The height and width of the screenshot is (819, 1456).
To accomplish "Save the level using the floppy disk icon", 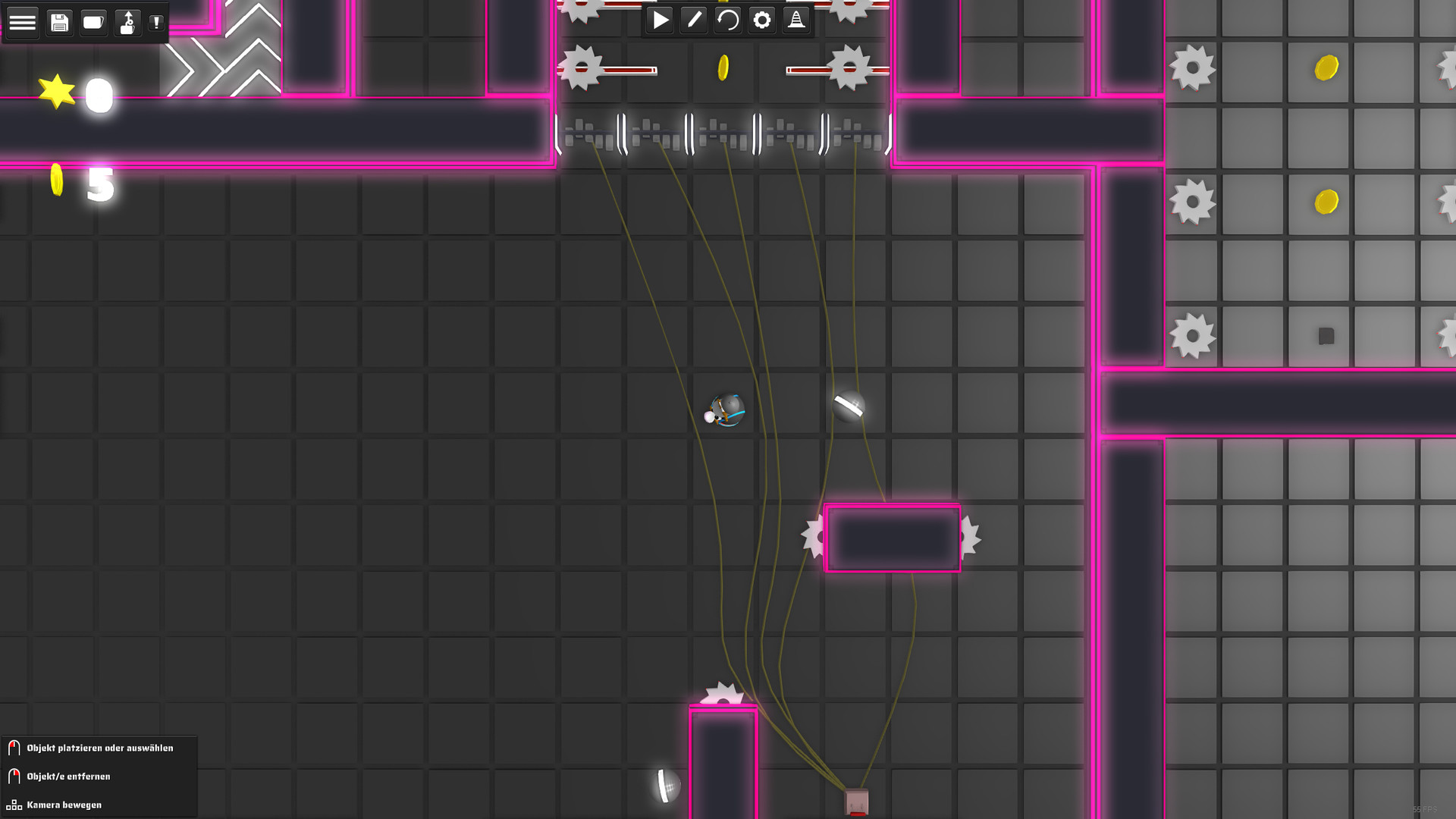I will pyautogui.click(x=59, y=22).
